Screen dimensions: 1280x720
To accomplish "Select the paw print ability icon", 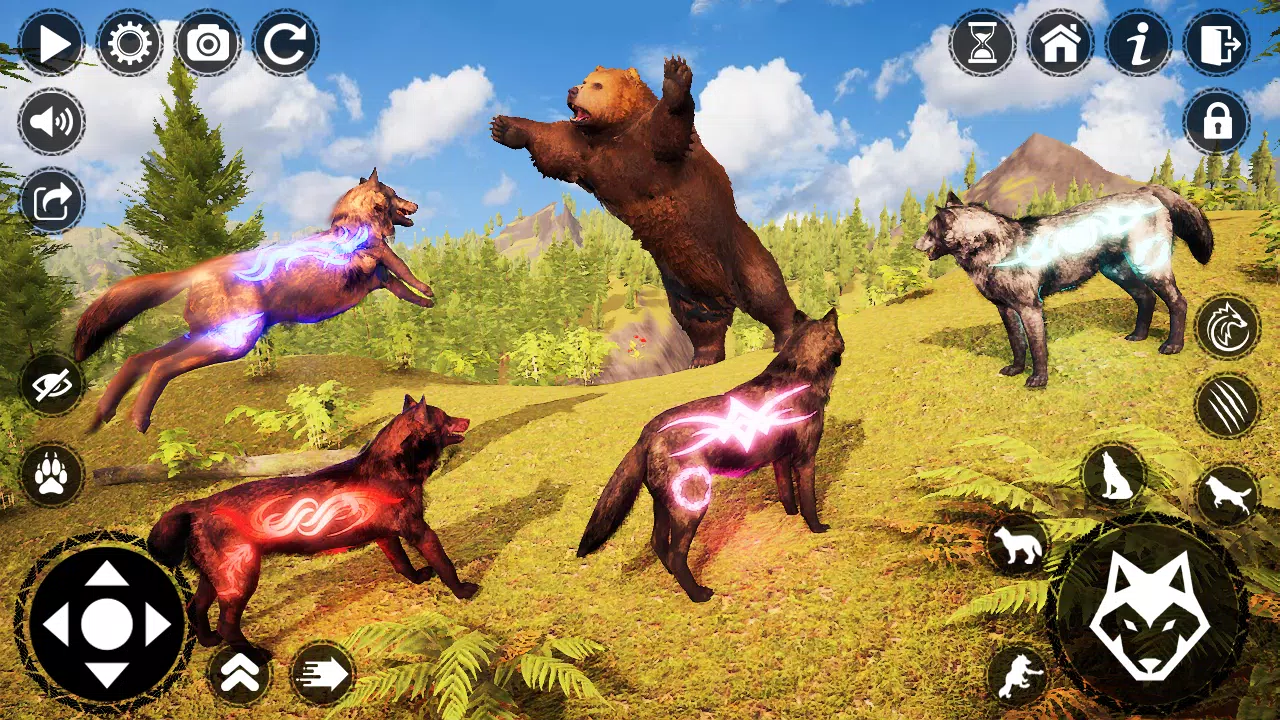I will (x=52, y=475).
